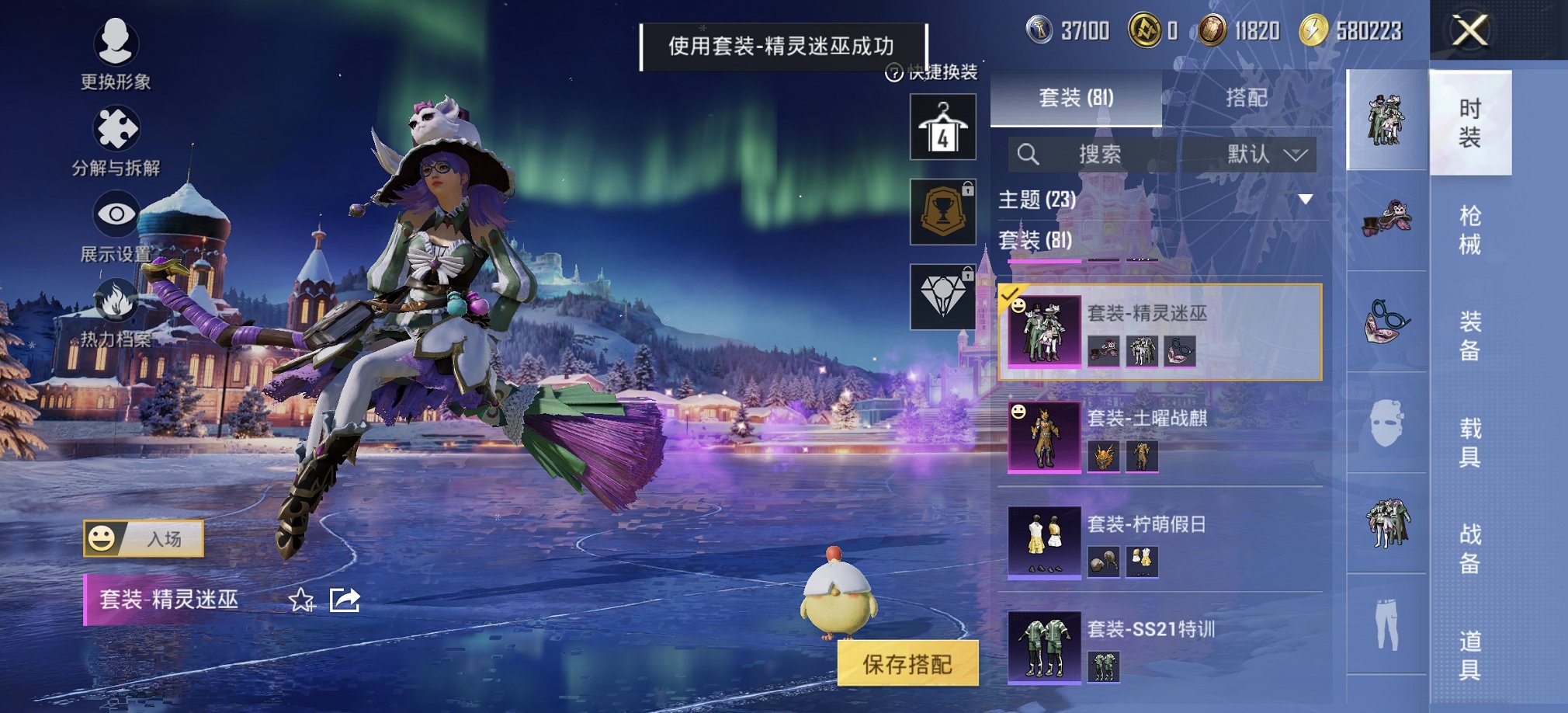This screenshot has height=713, width=1568.
Task: Open the 默认 sort dropdown
Action: 1267,154
